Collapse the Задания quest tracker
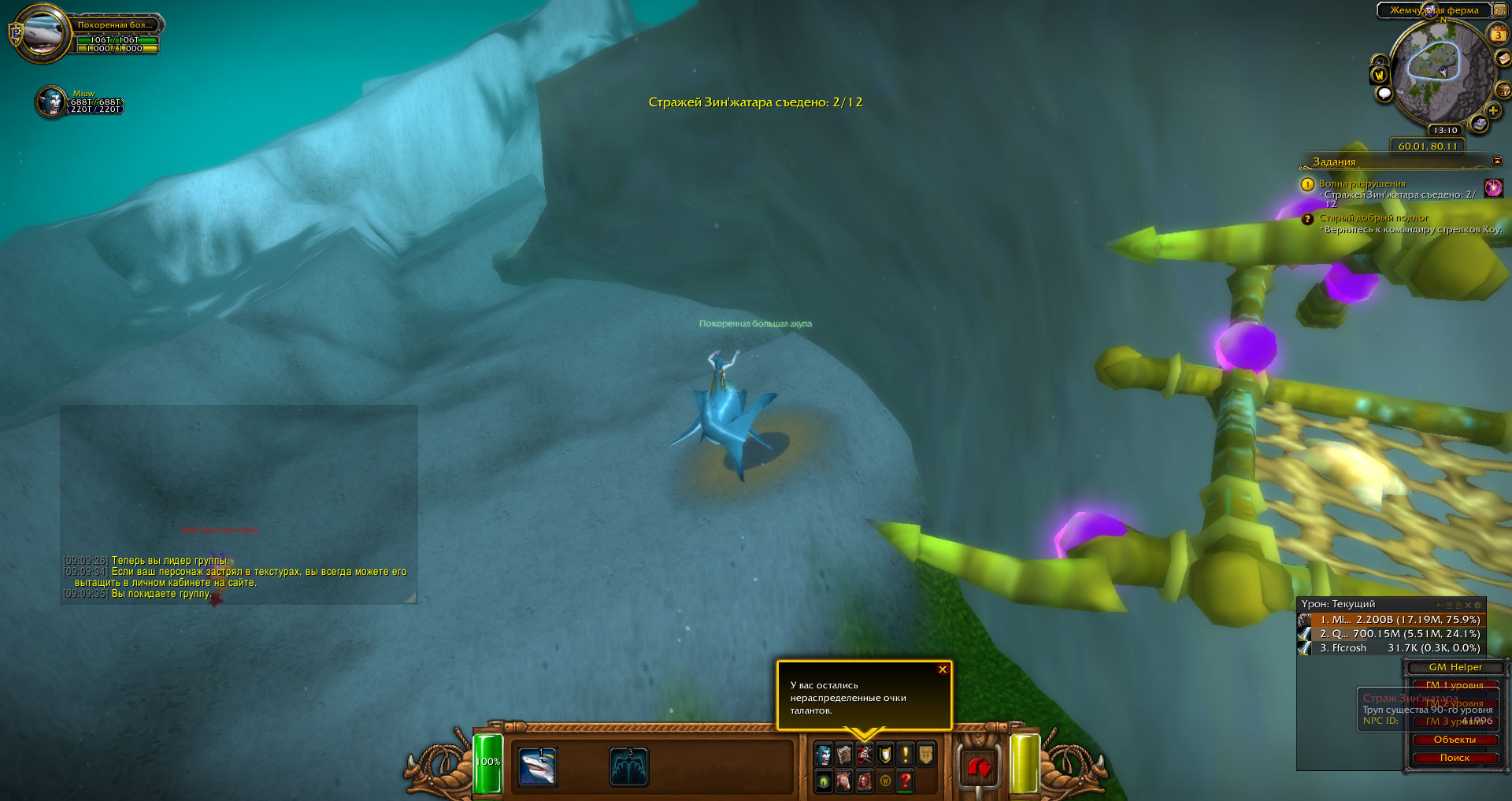 coord(1497,161)
